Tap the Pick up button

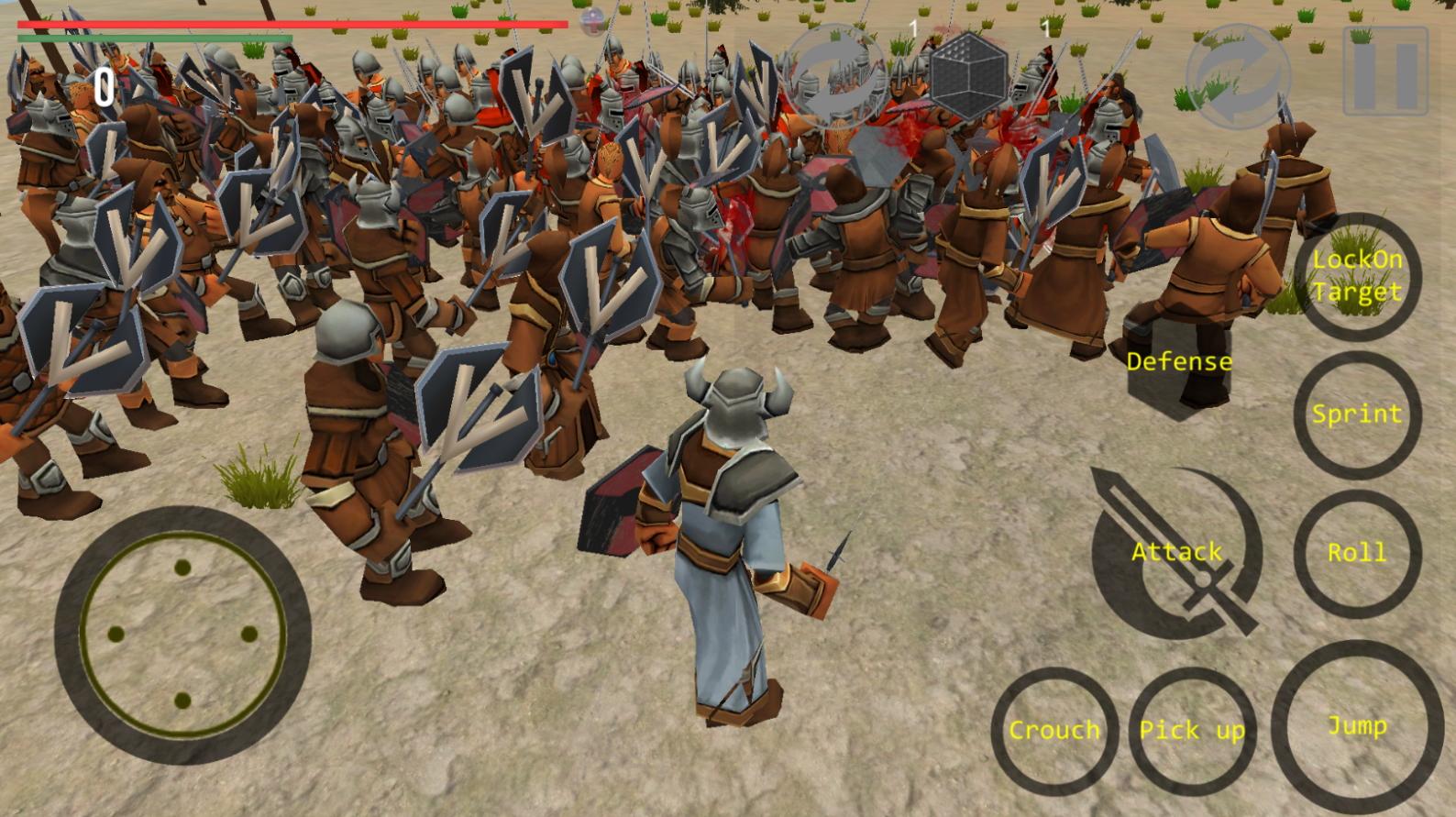pyautogui.click(x=1192, y=731)
